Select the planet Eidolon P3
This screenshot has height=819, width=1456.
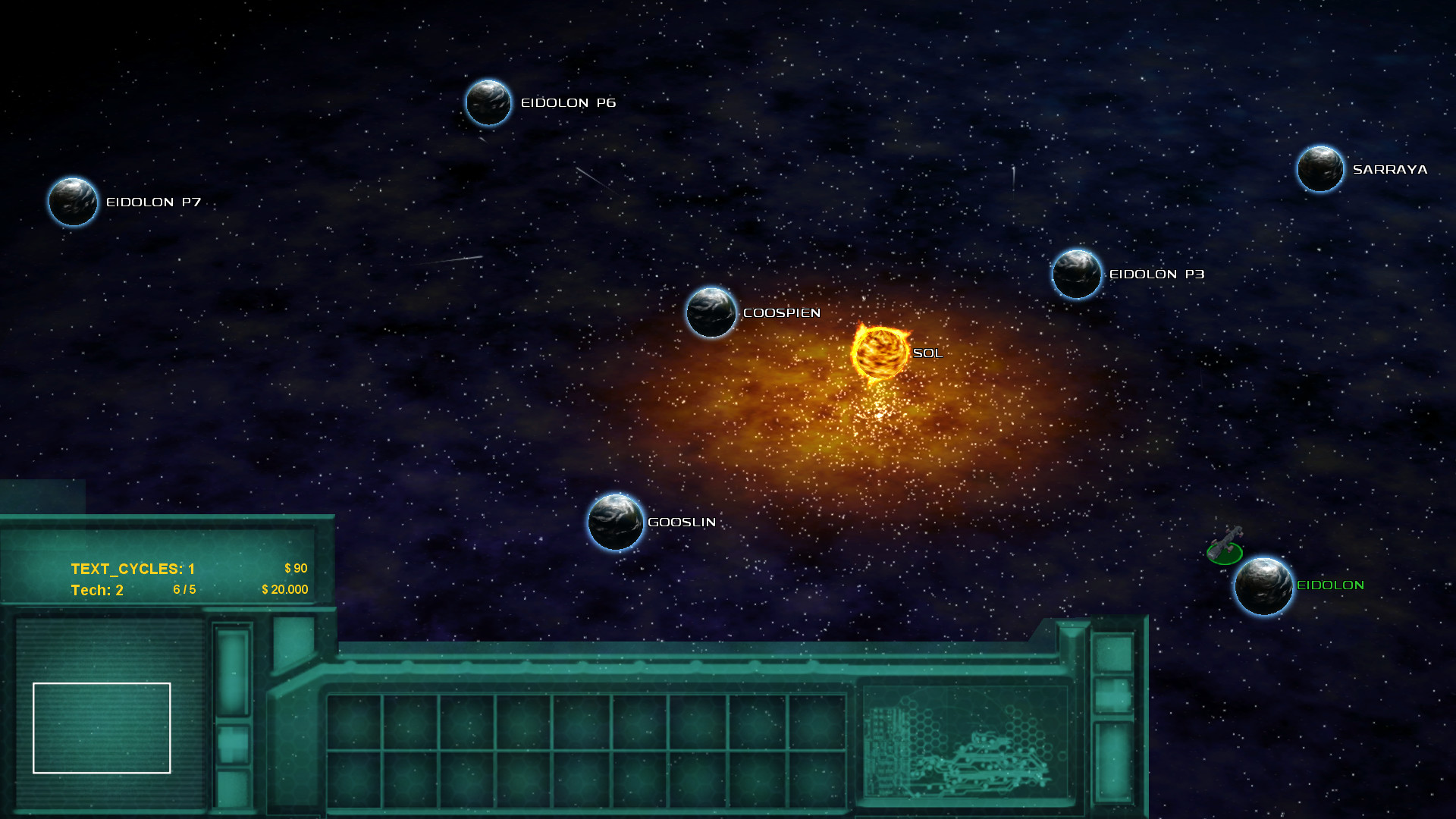coord(1075,275)
